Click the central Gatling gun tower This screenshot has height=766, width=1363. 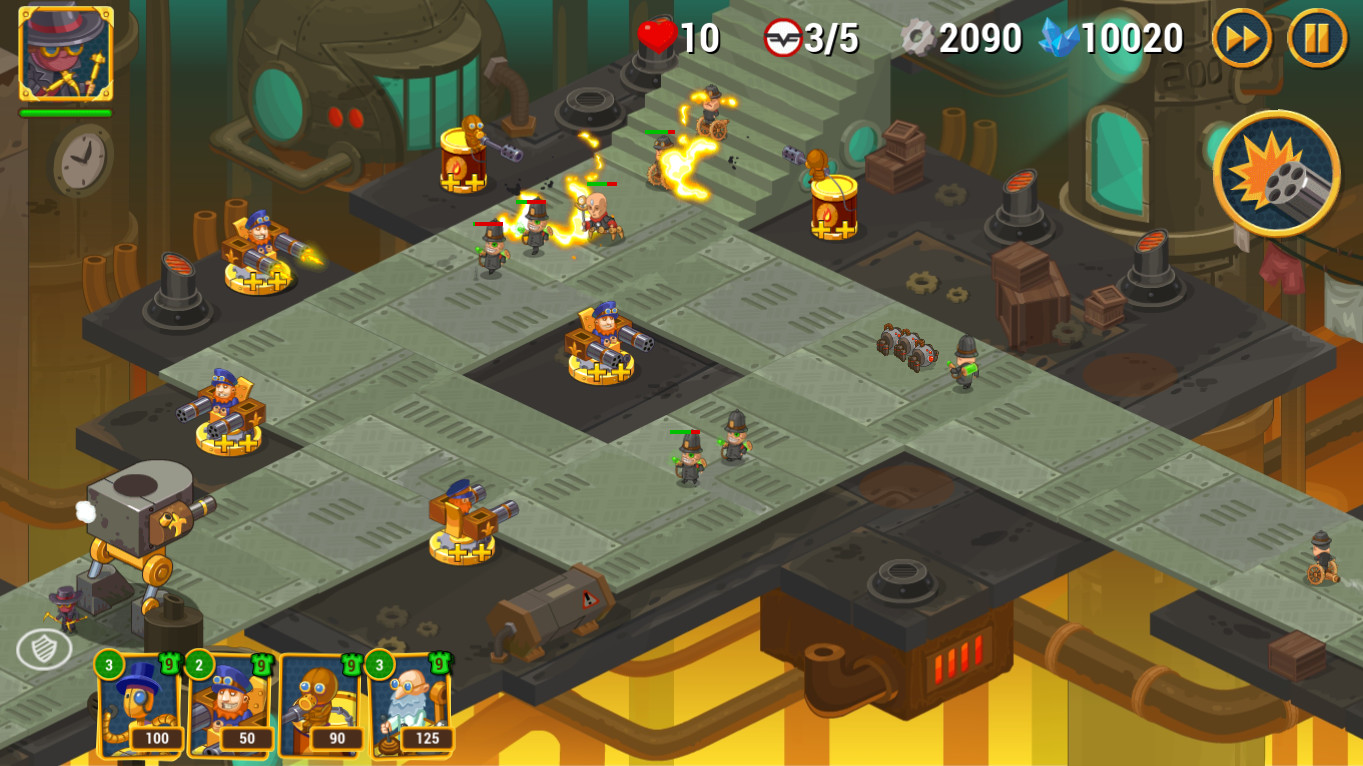pyautogui.click(x=600, y=345)
